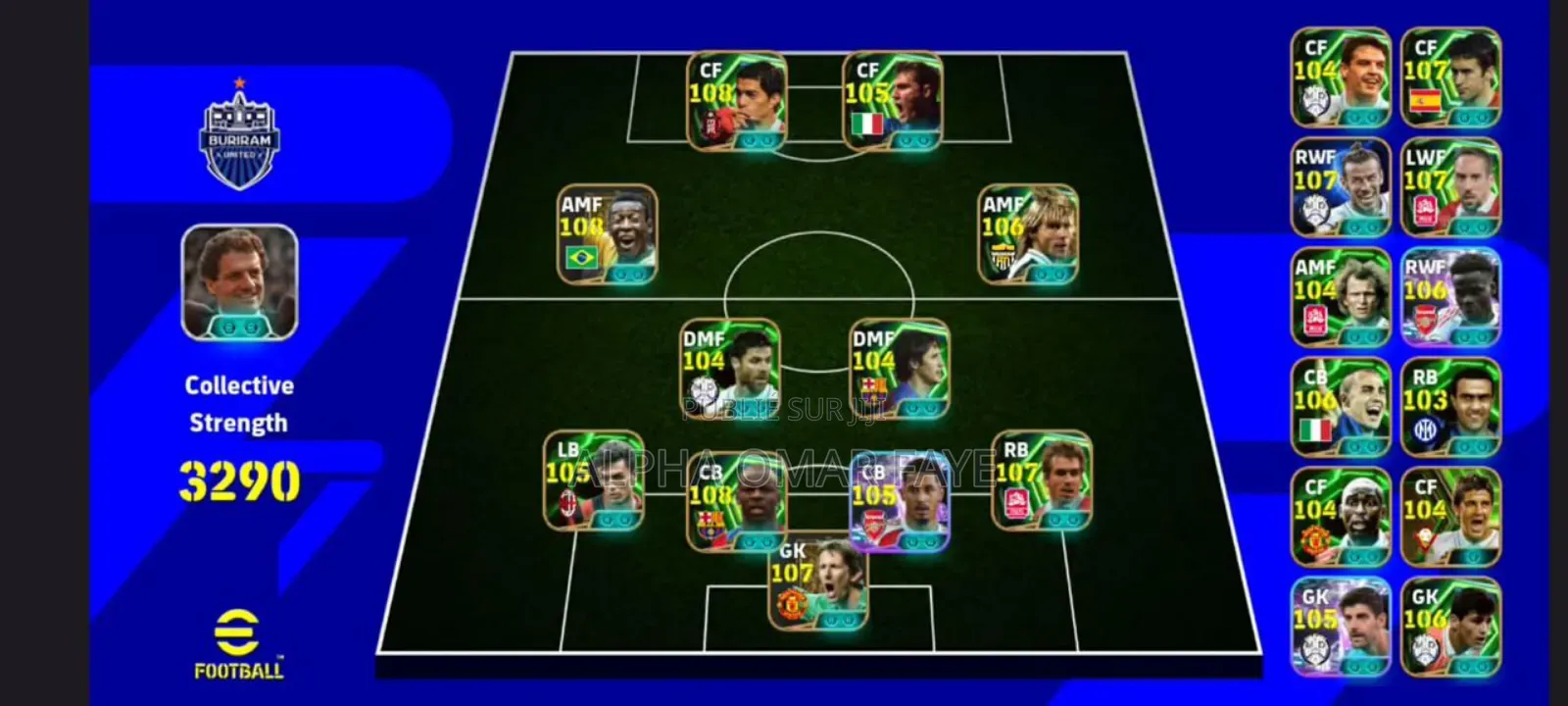Click the manager portrait

pyautogui.click(x=238, y=282)
